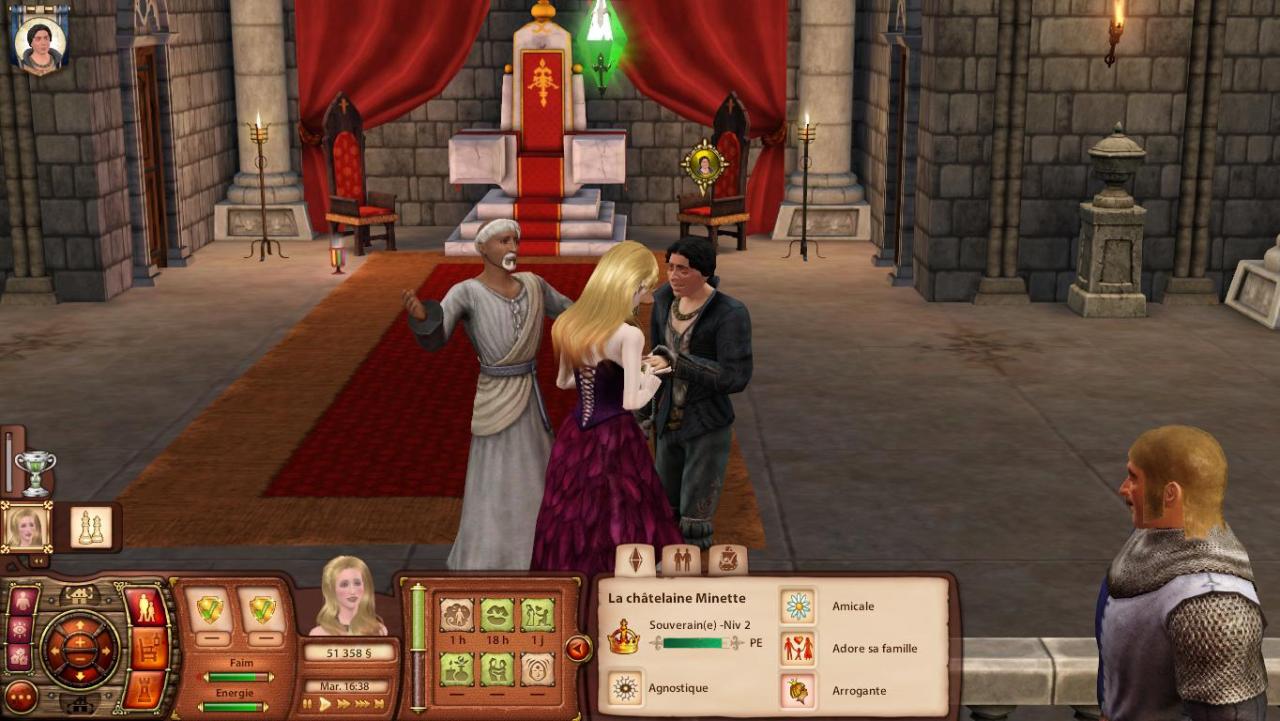1280x721 pixels.
Task: Select the Adore sa famille trait icon
Action: [797, 648]
